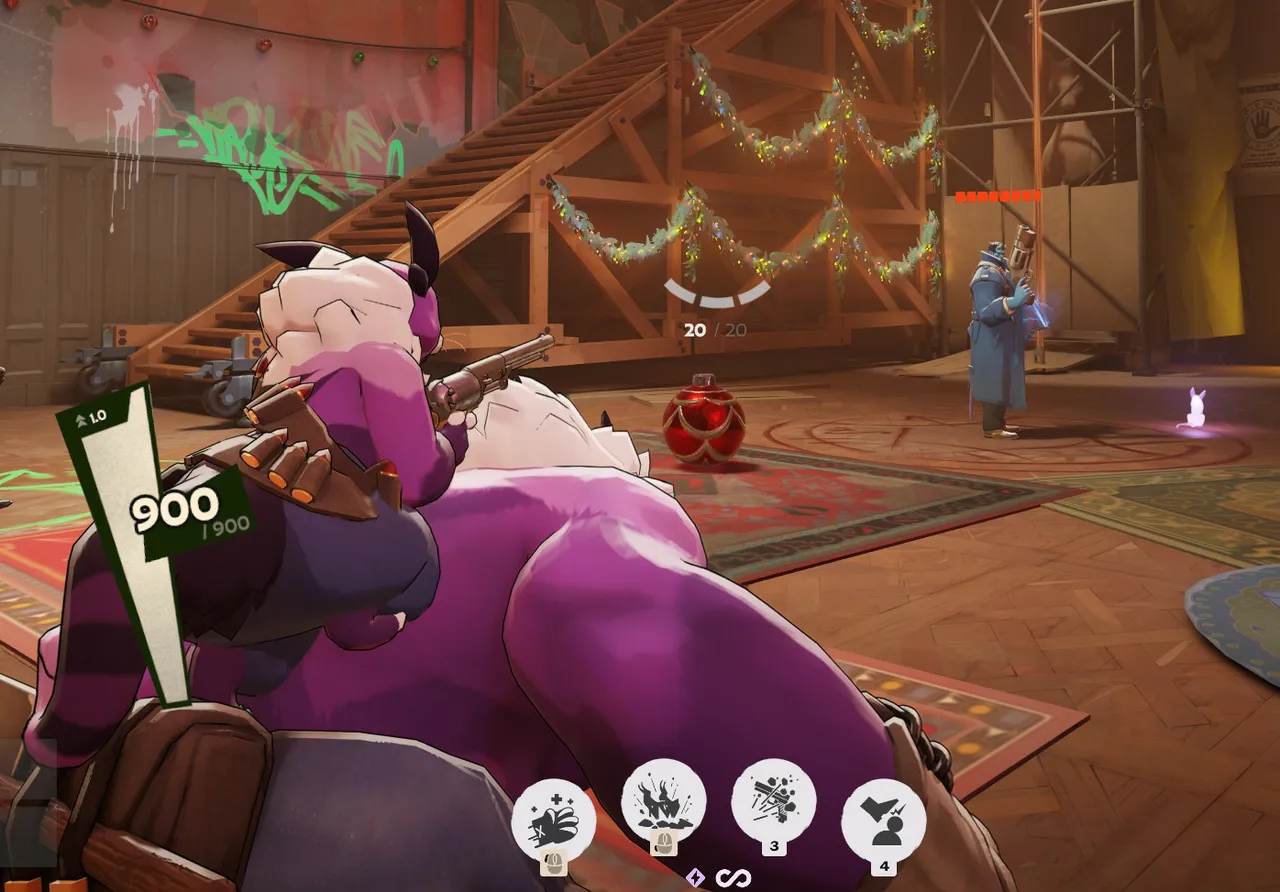The height and width of the screenshot is (892, 1280).
Task: Activate the healing glove ability icon
Action: point(553,821)
